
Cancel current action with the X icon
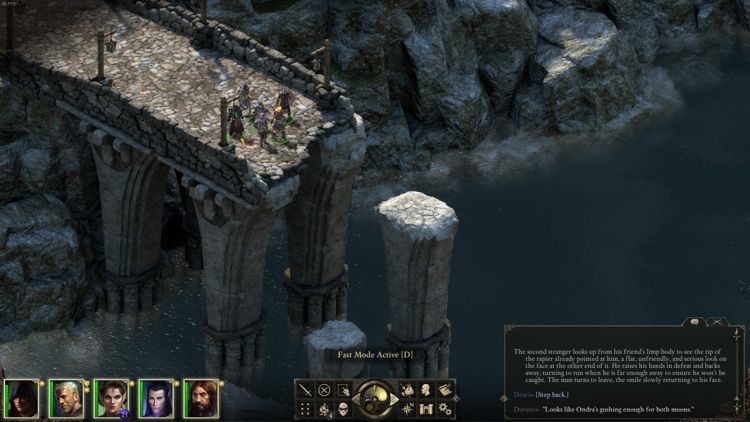(324, 390)
